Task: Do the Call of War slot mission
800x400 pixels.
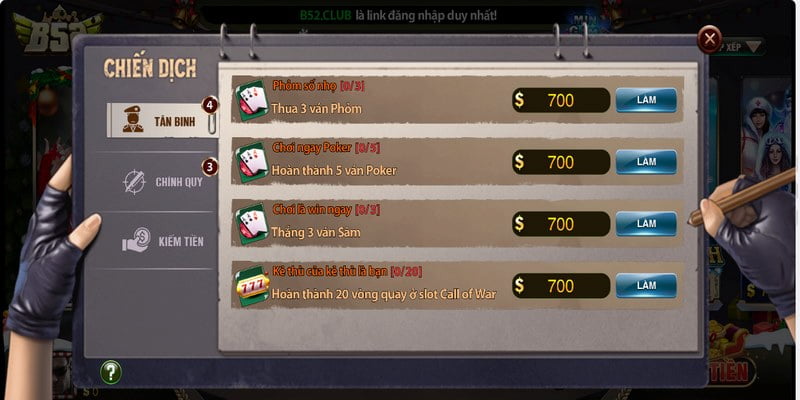Action: coord(646,286)
